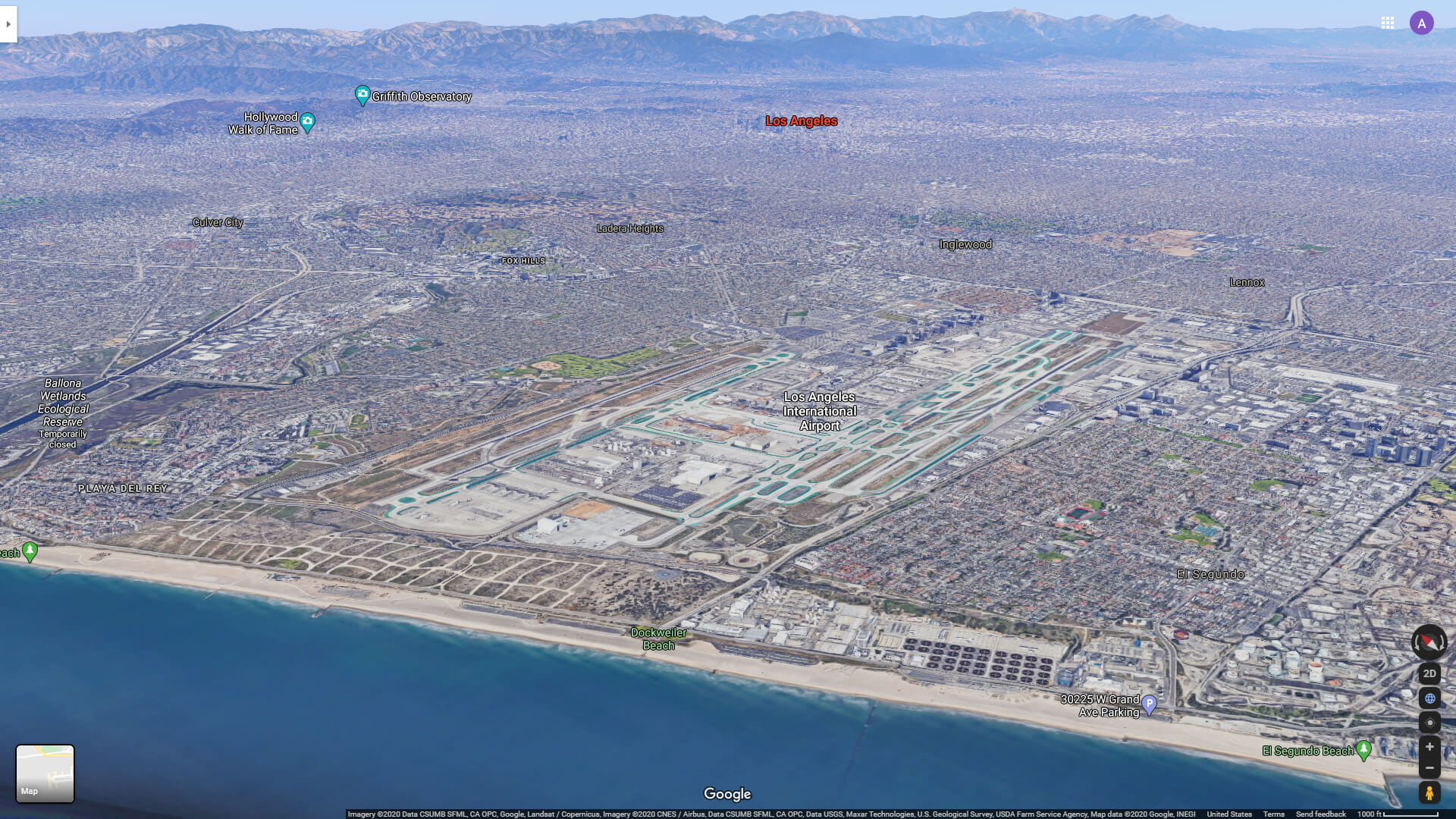
Task: Click the El Segundo Beach marker
Action: [x=1363, y=751]
